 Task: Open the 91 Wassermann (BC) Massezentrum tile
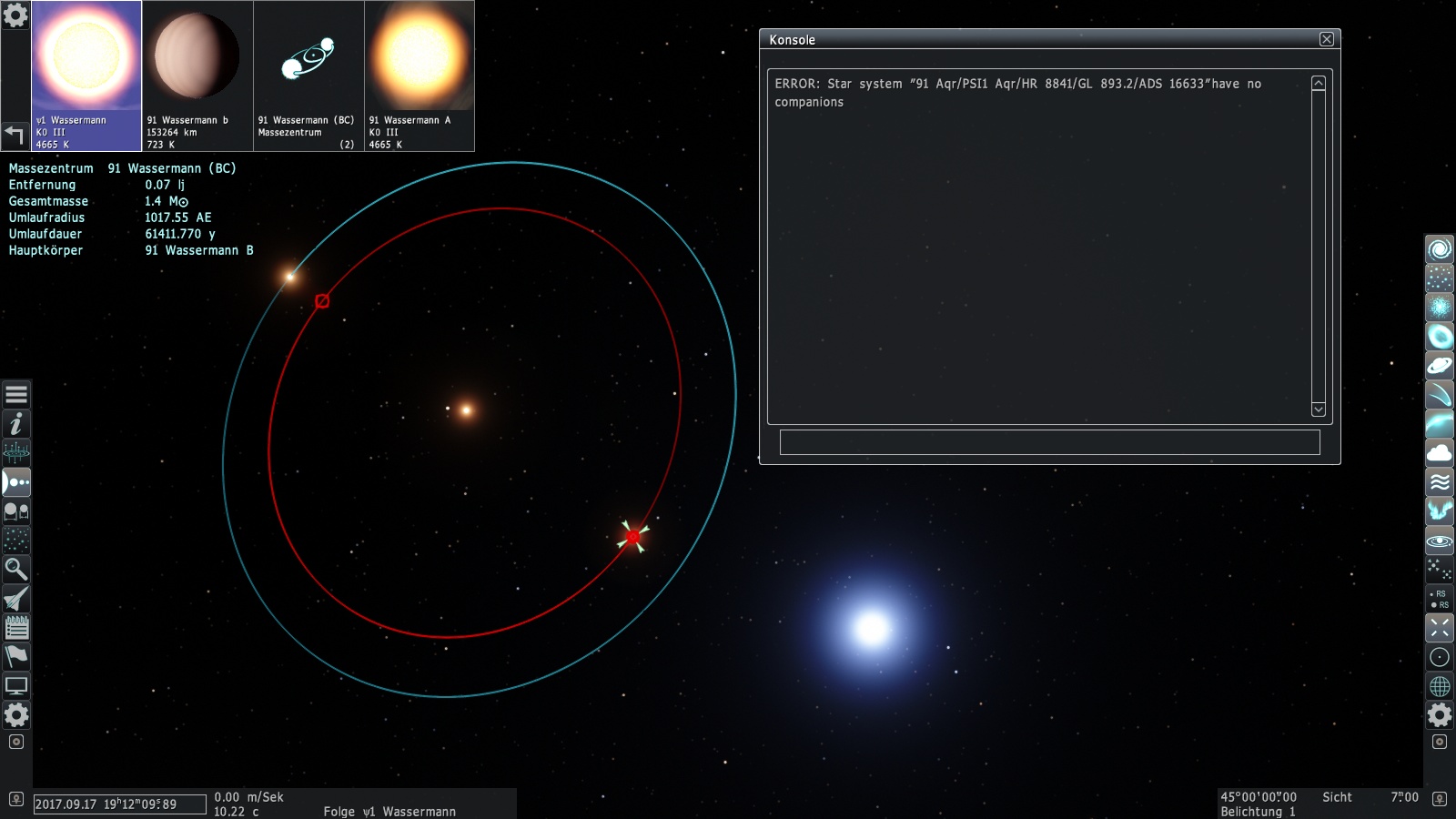point(308,76)
